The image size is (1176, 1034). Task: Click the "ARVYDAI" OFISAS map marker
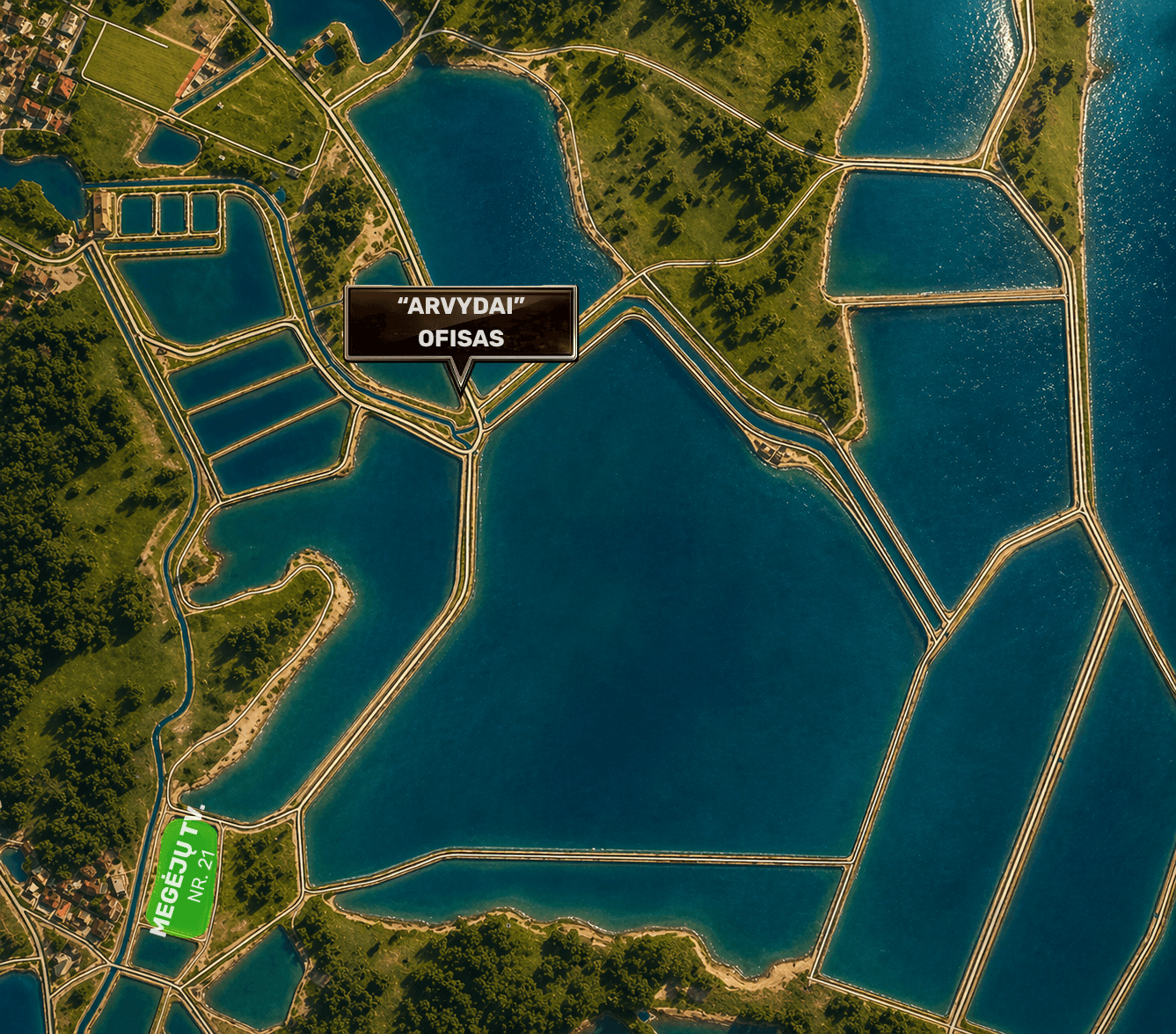[460, 323]
